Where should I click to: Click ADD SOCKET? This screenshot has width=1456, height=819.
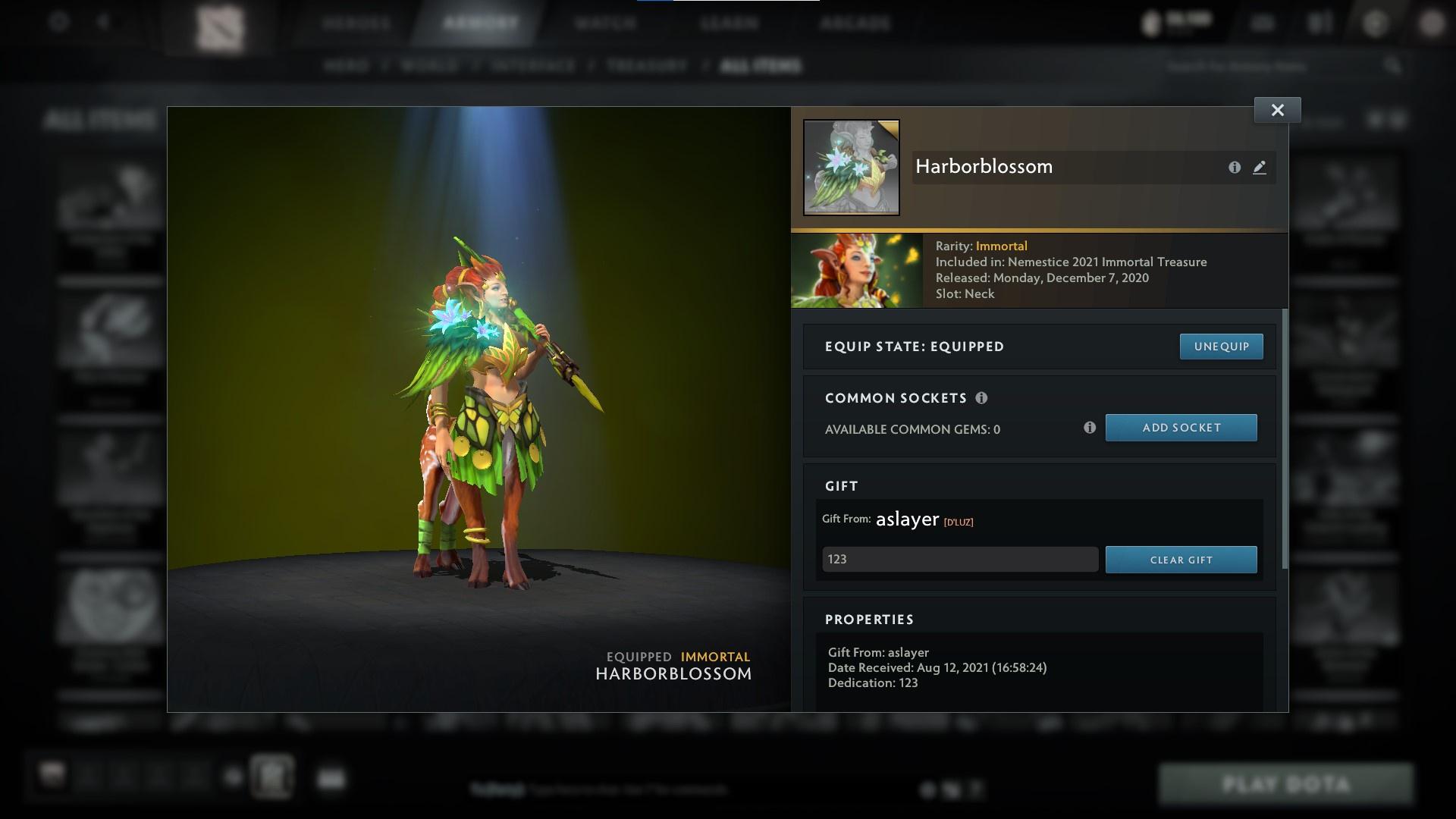click(1181, 427)
